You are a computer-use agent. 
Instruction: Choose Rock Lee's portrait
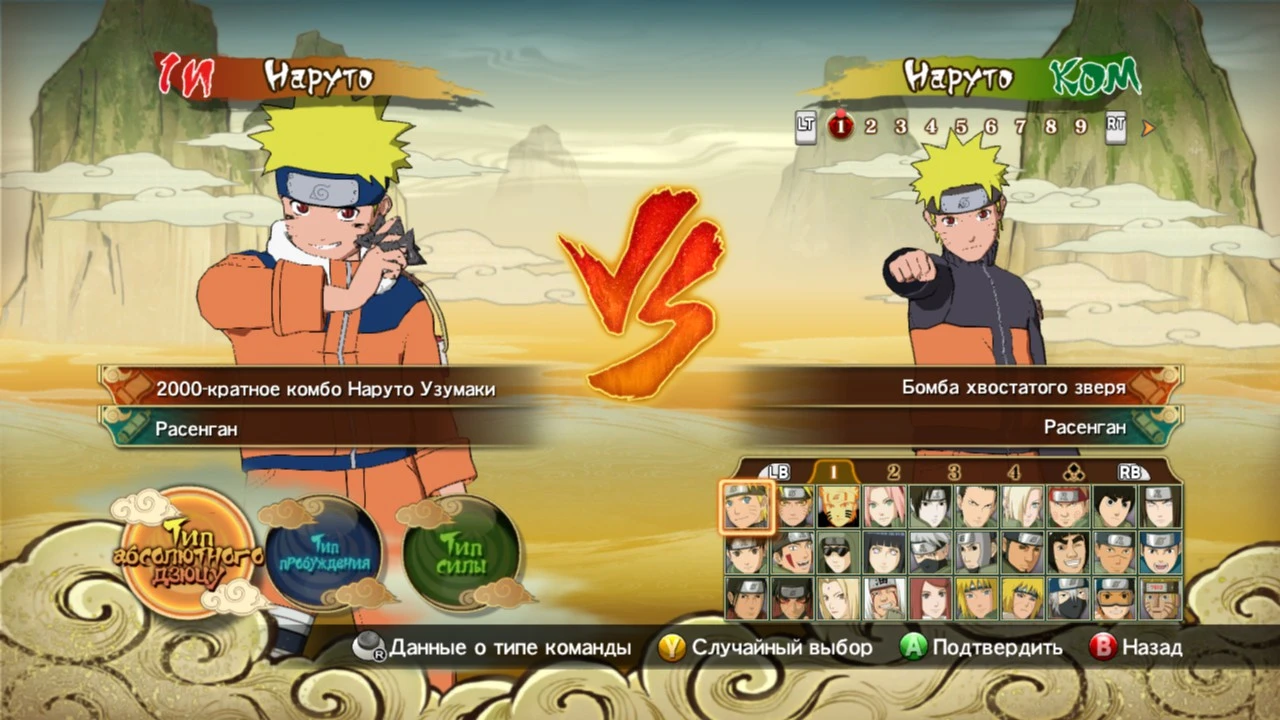1116,505
